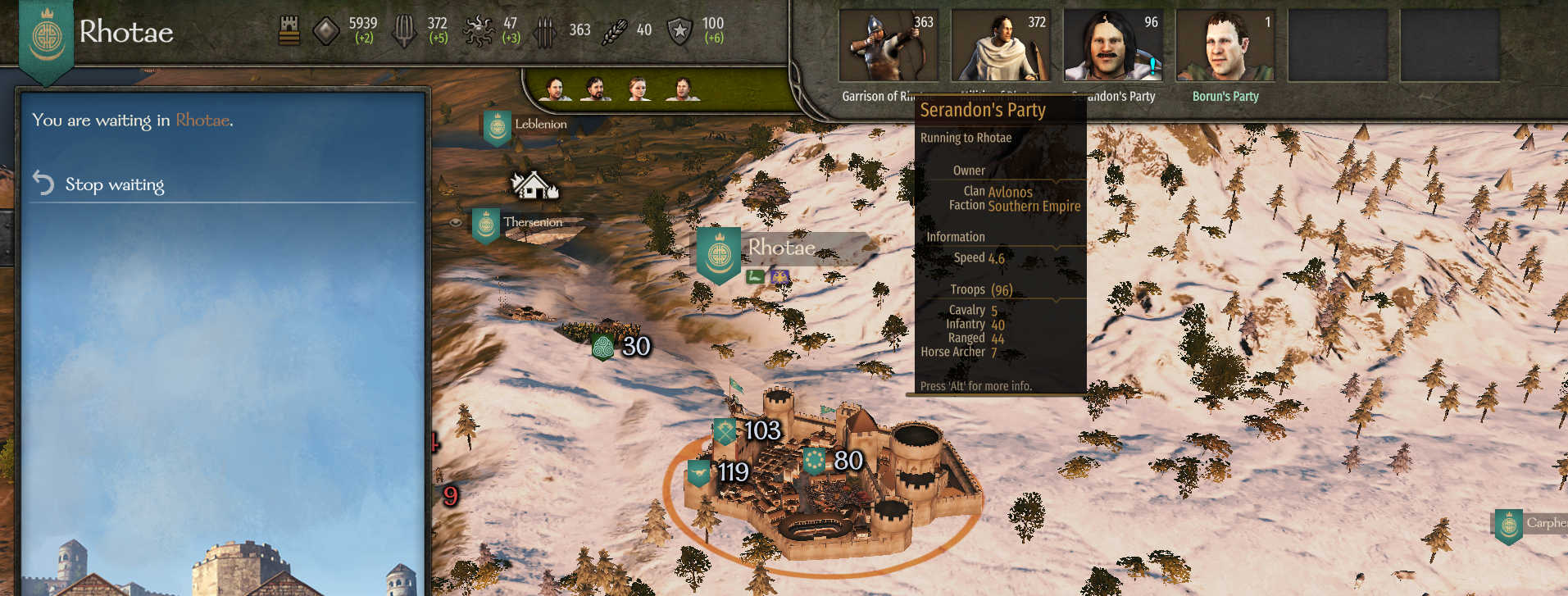The image size is (1568, 596).
Task: Open Borun's Party portrait
Action: pyautogui.click(x=1225, y=47)
